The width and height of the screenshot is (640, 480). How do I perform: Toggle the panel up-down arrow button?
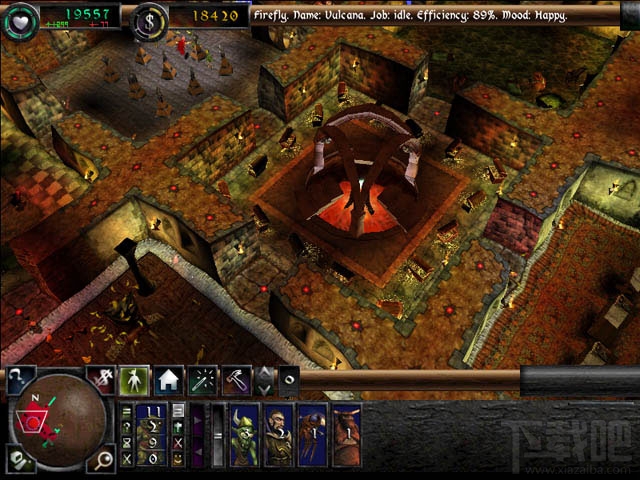click(264, 380)
